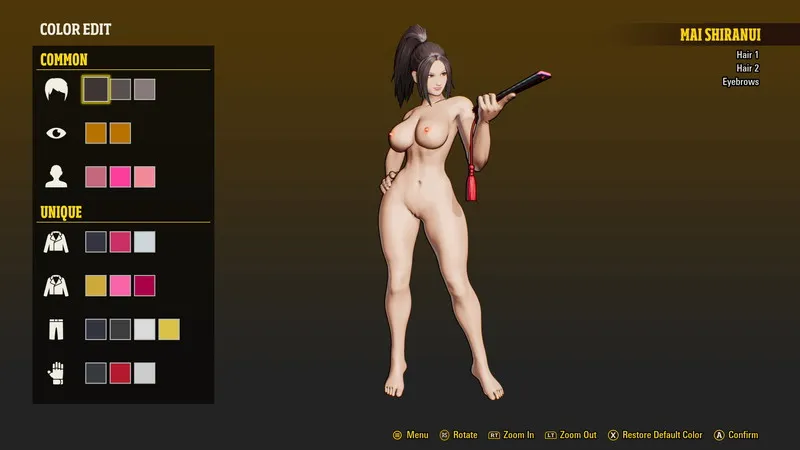Select the yellow swatch in the pants row

169,329
